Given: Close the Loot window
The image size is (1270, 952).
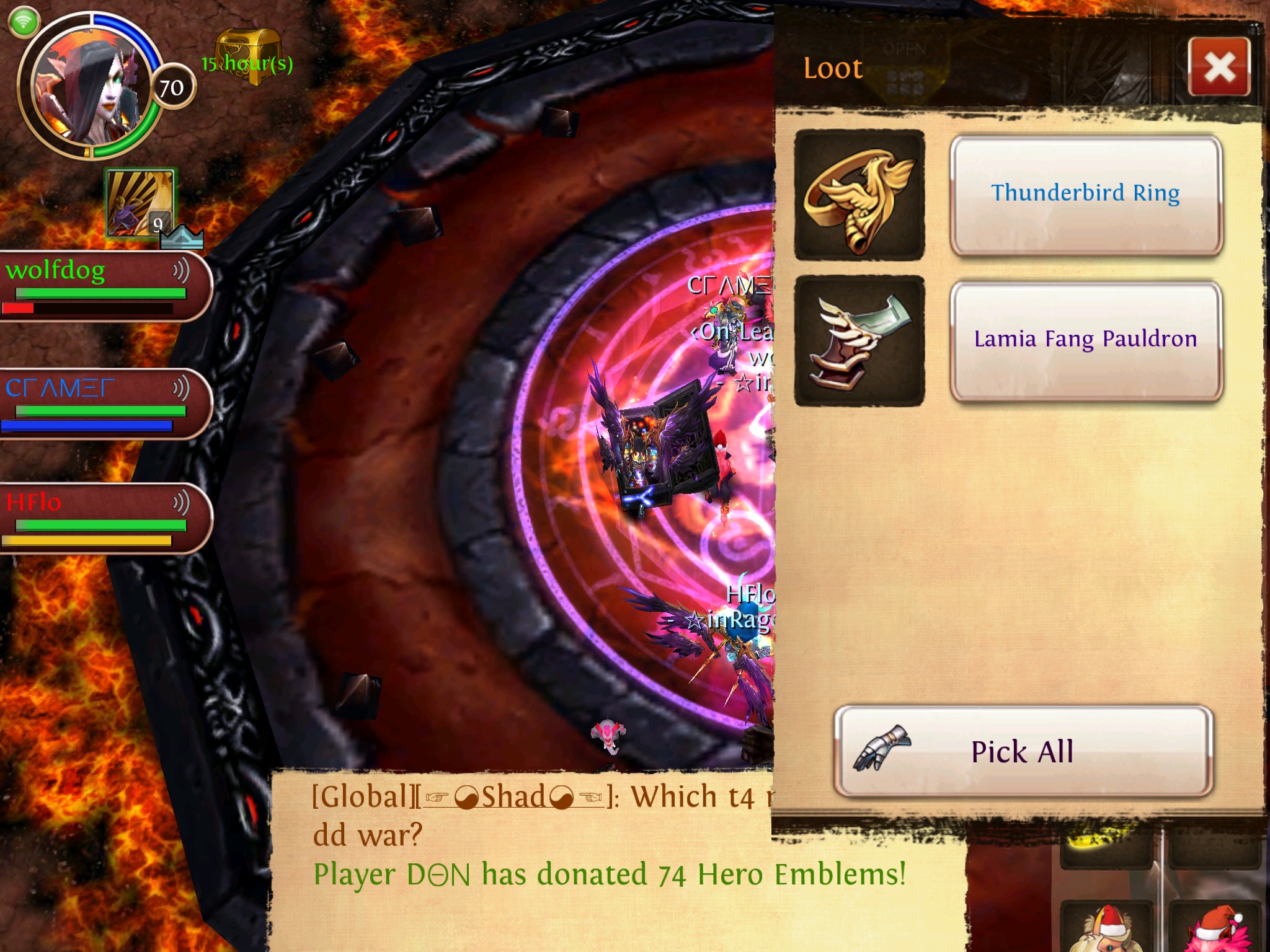Looking at the screenshot, I should pos(1219,67).
